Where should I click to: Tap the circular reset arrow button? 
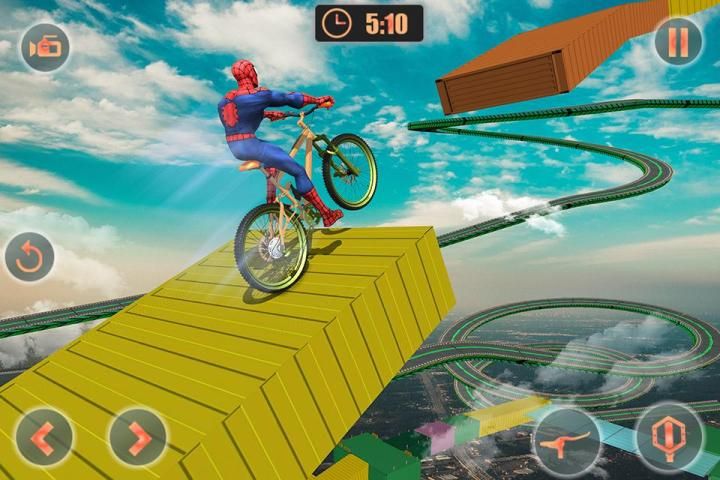click(30, 257)
